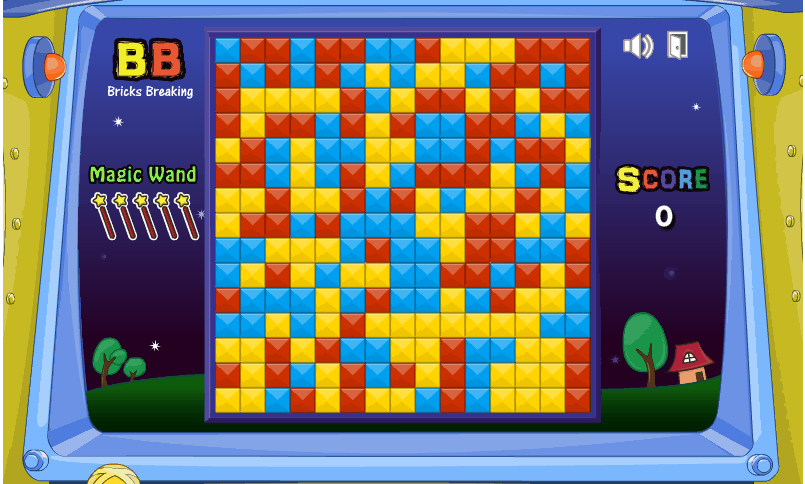This screenshot has height=484, width=805.
Task: Break the blue brick in the board's top-left corner
Action: (x=228, y=50)
